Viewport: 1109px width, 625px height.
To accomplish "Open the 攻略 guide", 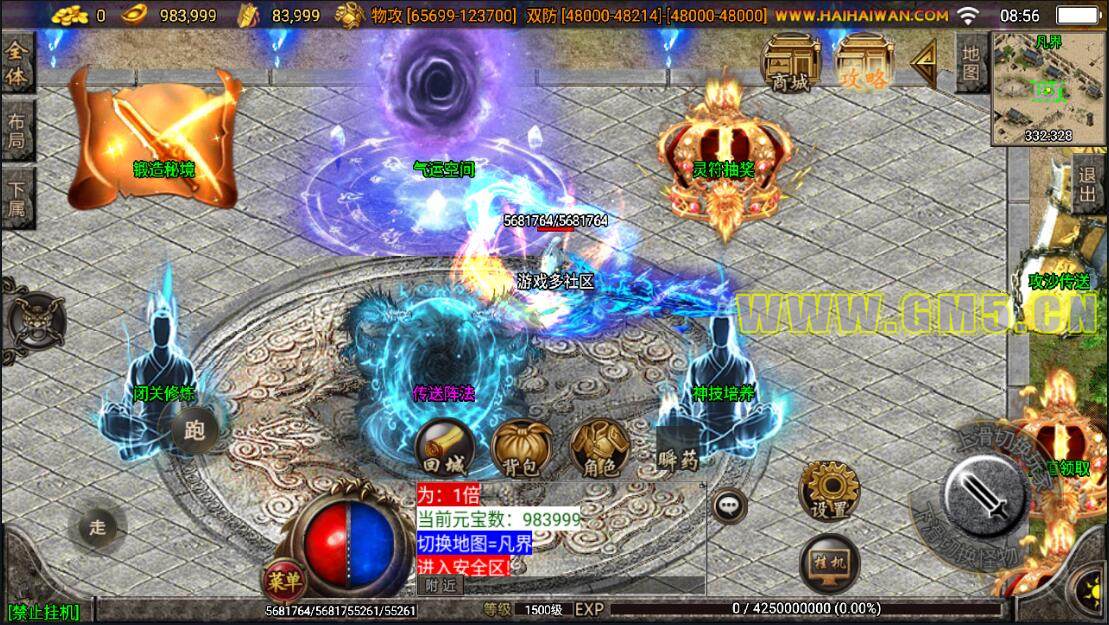I will coord(864,65).
